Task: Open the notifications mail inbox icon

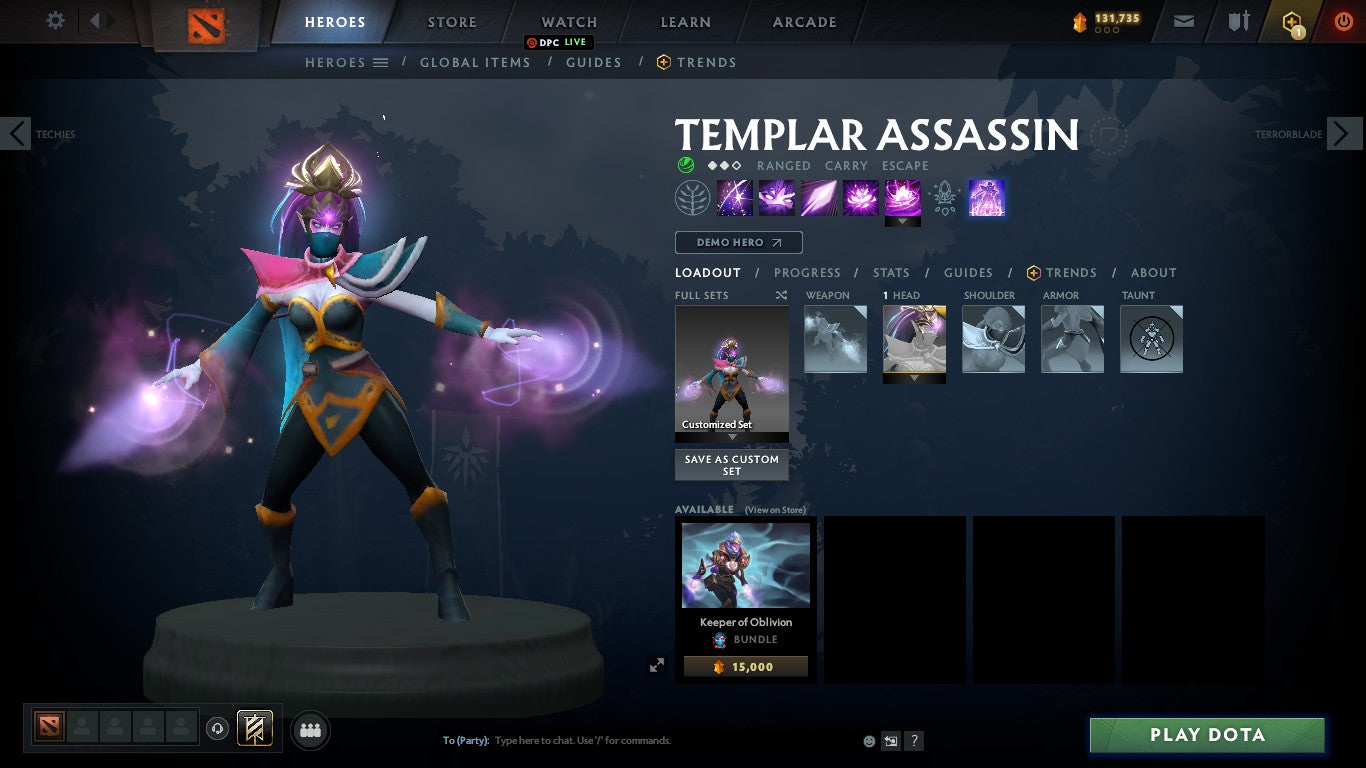Action: point(1183,20)
